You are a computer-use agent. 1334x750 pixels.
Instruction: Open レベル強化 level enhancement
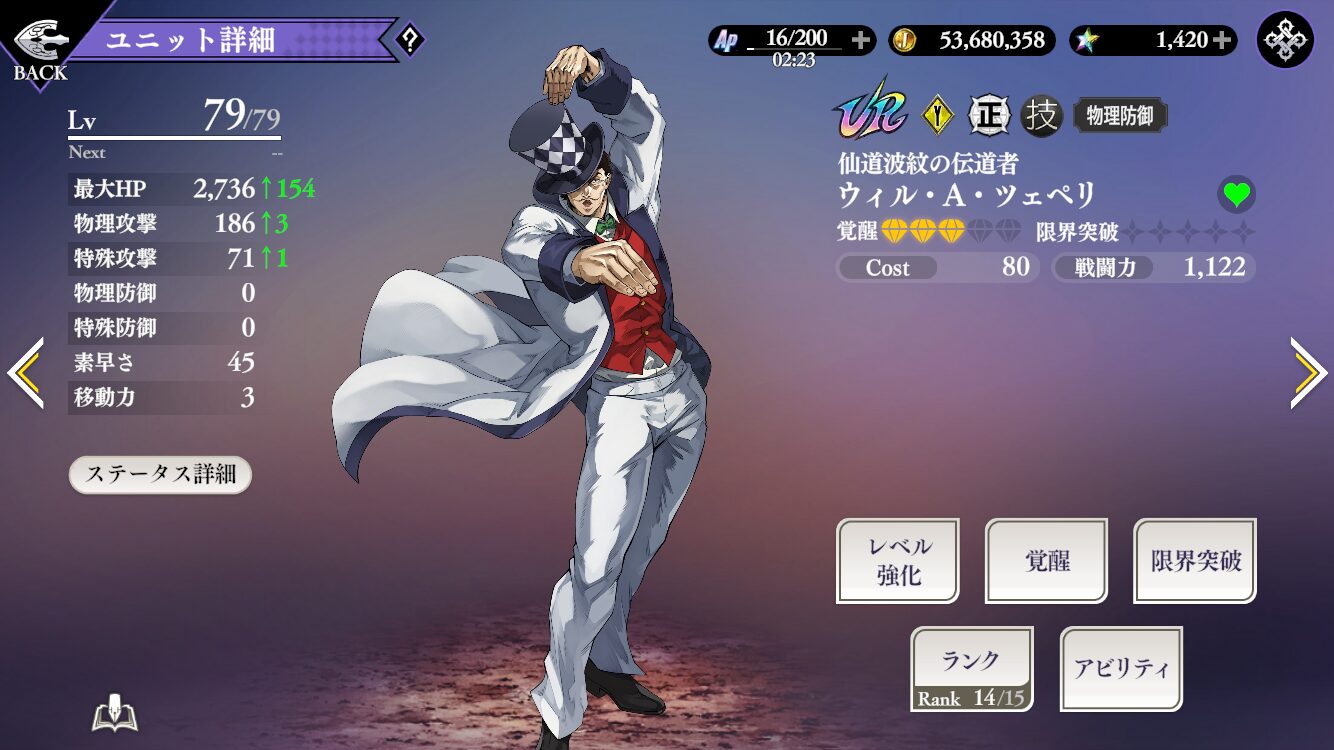[898, 561]
